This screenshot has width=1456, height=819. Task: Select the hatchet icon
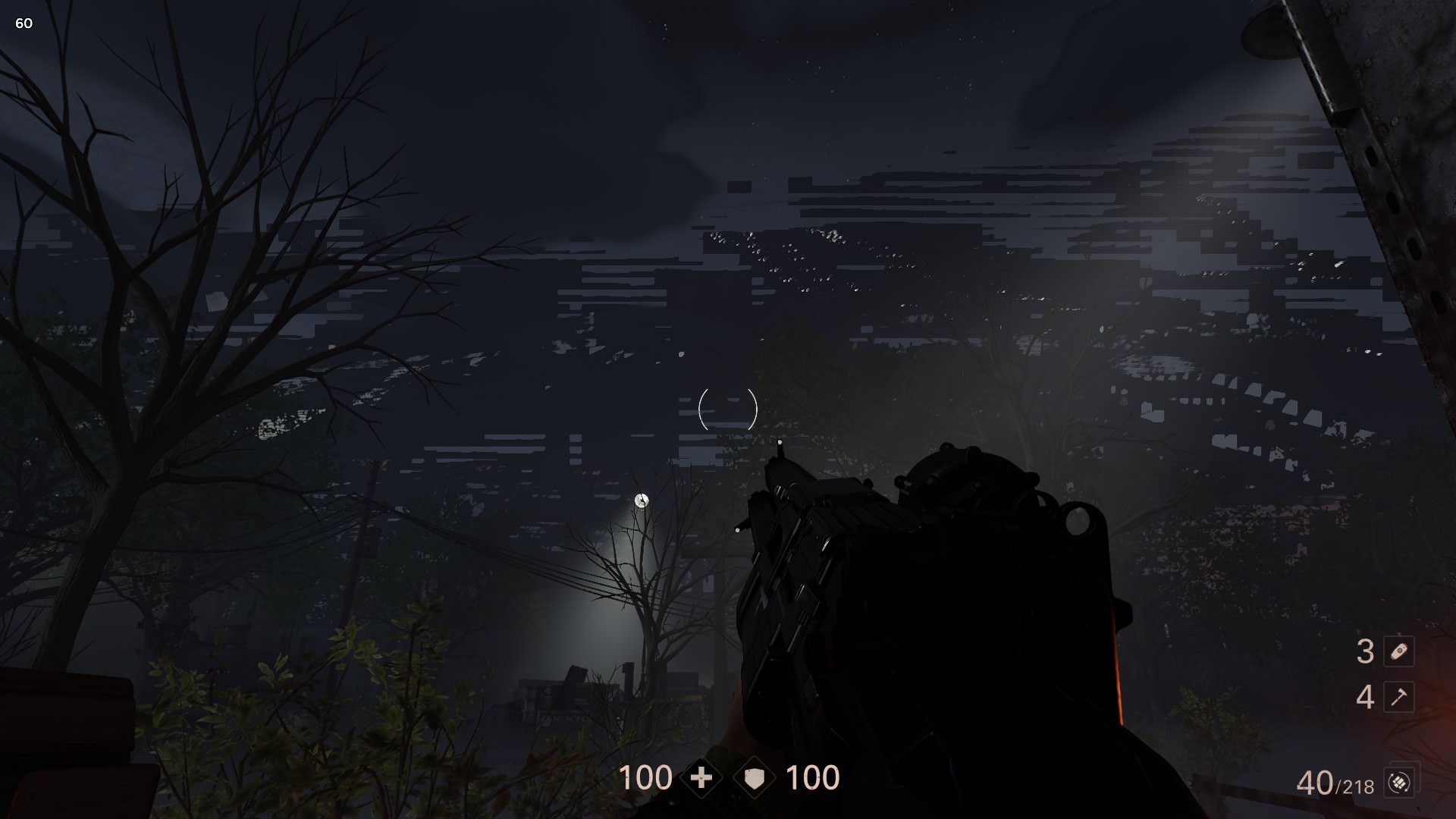[x=1398, y=697]
